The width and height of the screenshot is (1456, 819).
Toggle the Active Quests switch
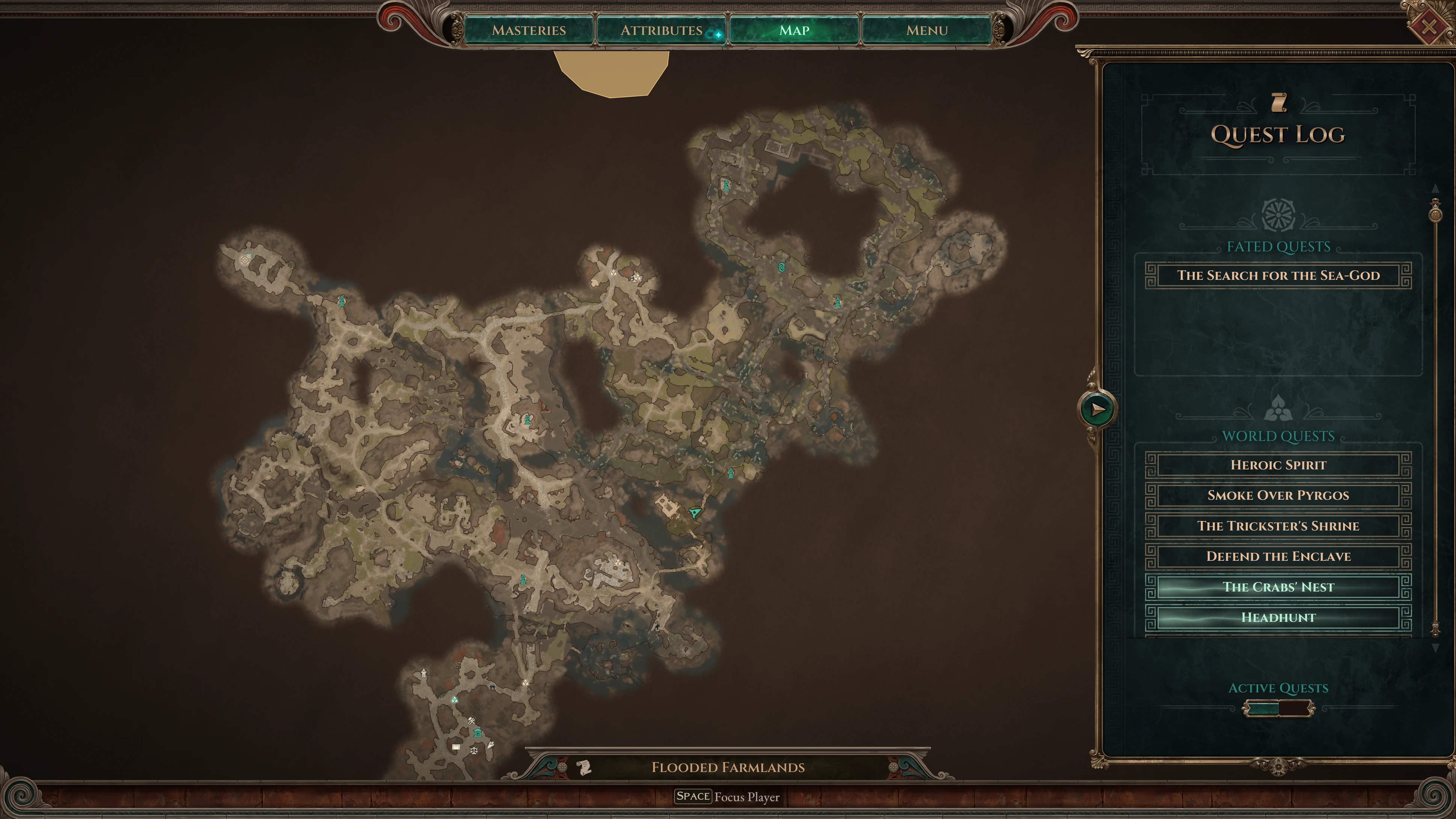pos(1278,708)
